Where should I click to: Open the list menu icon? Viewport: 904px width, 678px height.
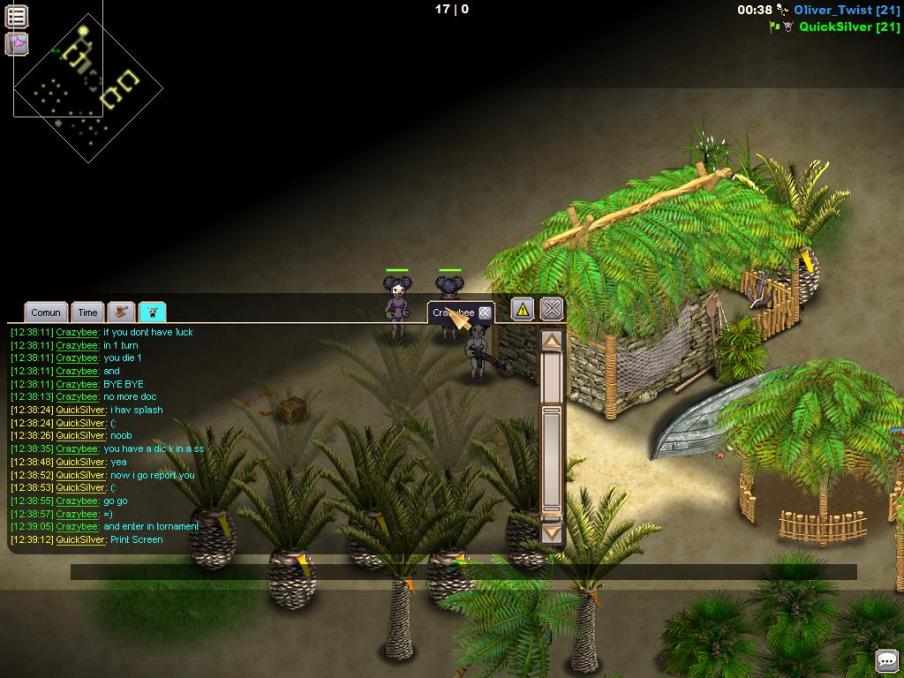point(17,16)
